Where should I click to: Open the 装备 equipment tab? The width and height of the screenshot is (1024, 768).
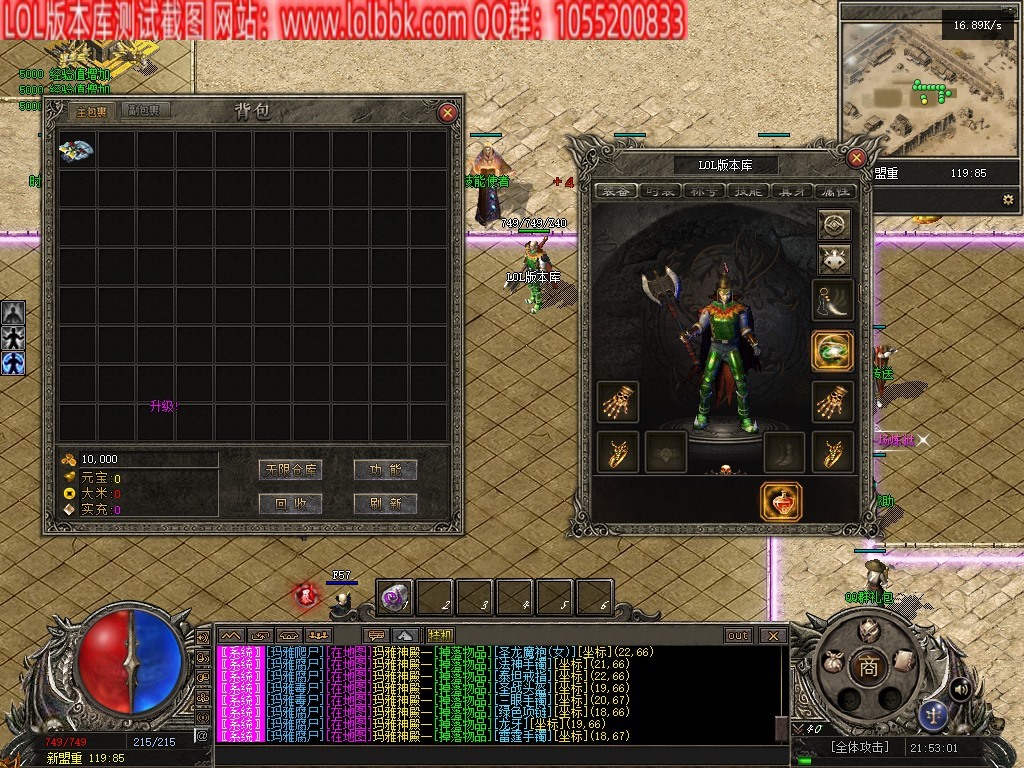coord(616,191)
